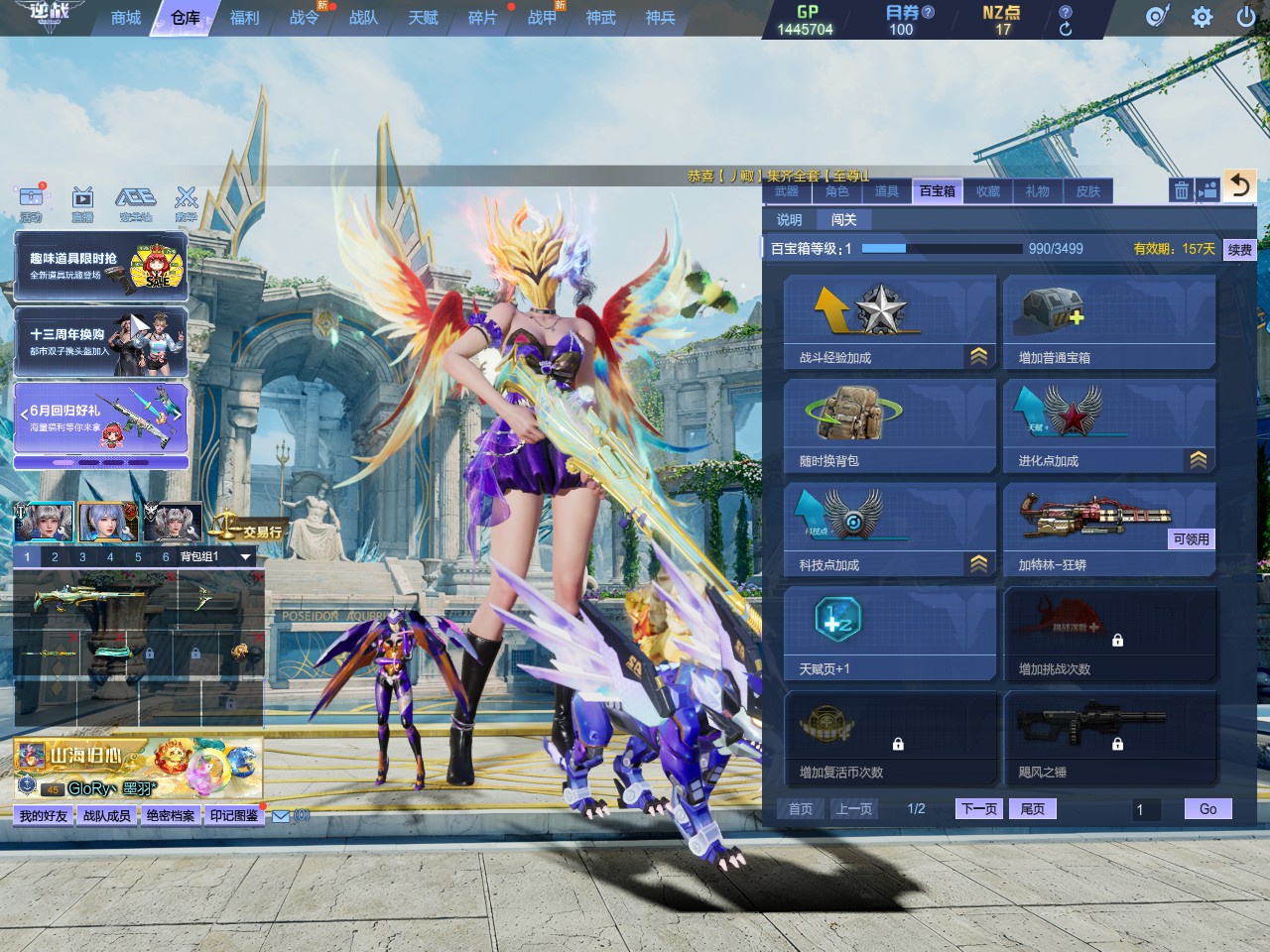
Task: Select the 战斗经验加成 treasure tile
Action: pos(889,322)
